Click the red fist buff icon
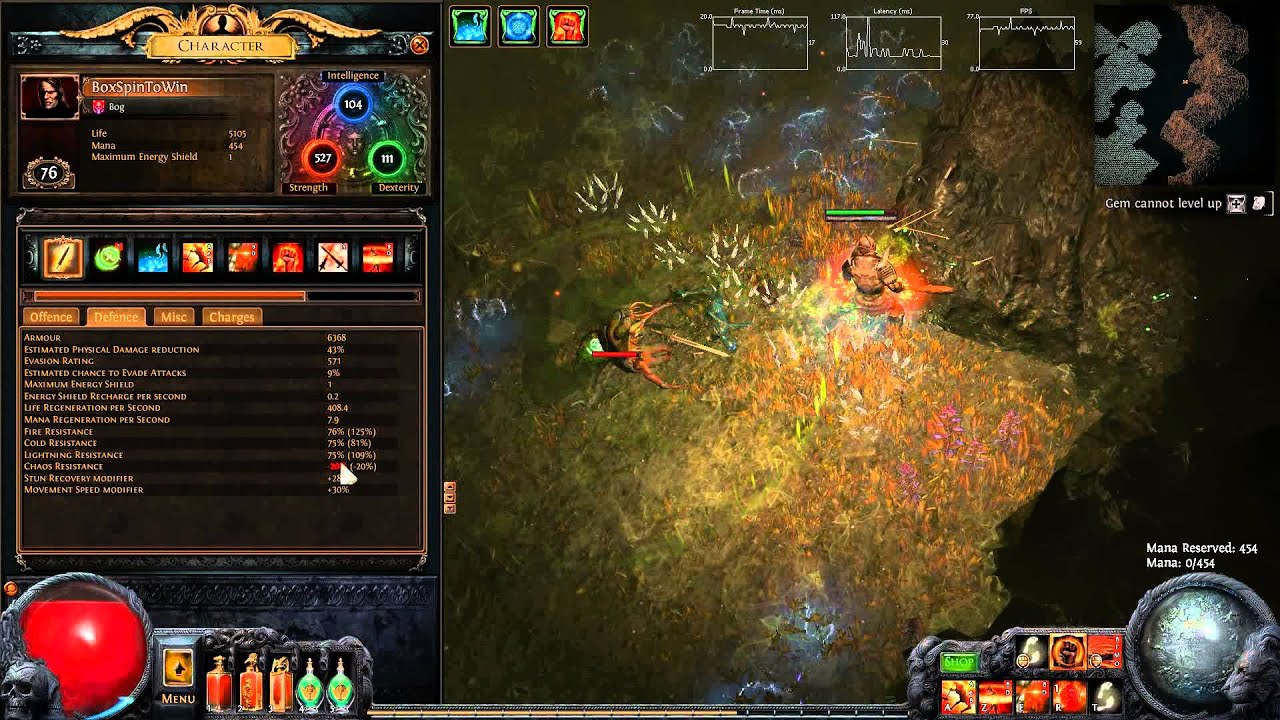This screenshot has width=1280, height=720. coord(567,27)
